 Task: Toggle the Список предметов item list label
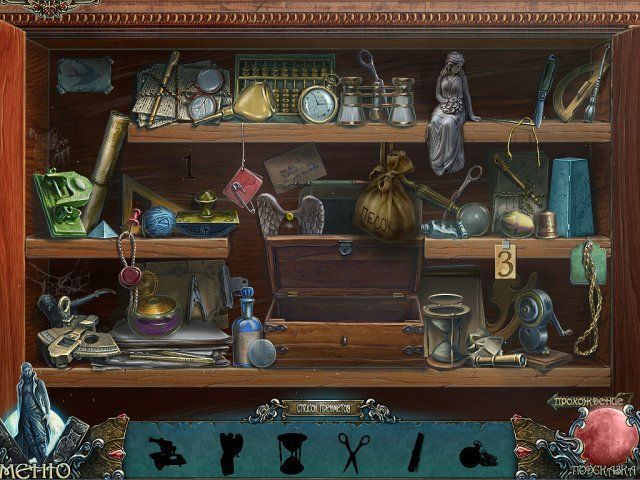coord(320,408)
